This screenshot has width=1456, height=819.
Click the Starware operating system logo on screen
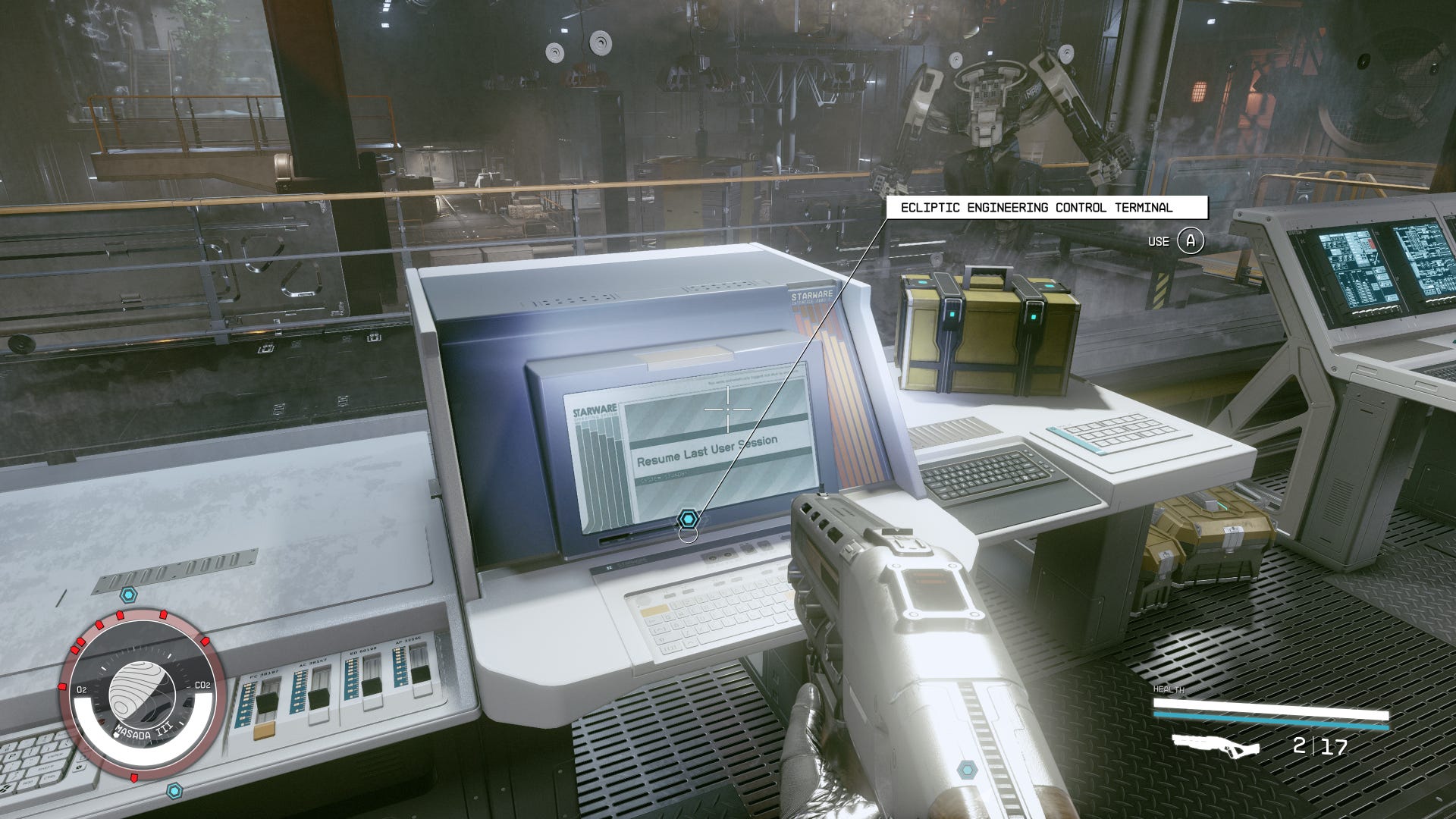pyautogui.click(x=595, y=409)
